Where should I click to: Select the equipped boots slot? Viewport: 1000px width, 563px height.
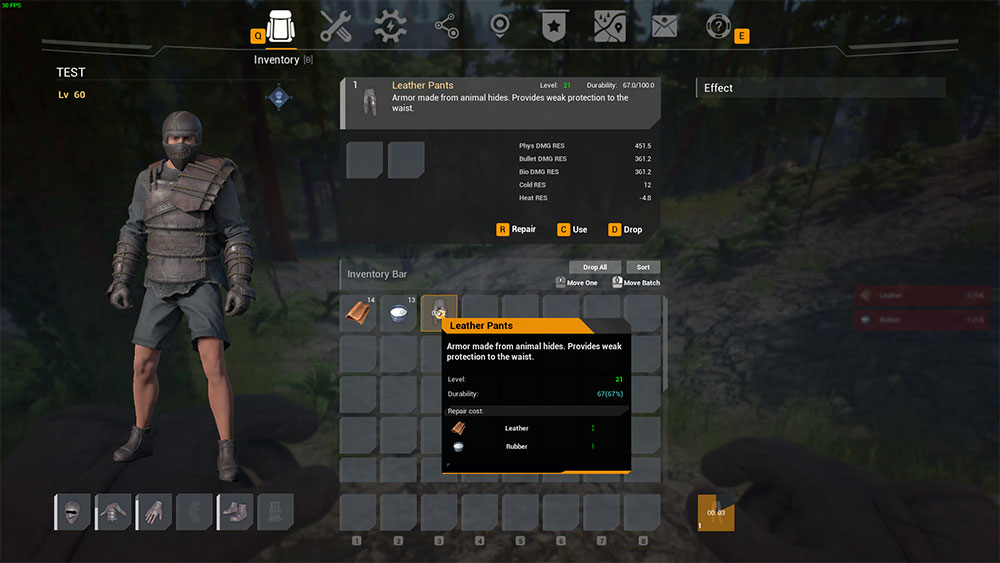pos(235,513)
